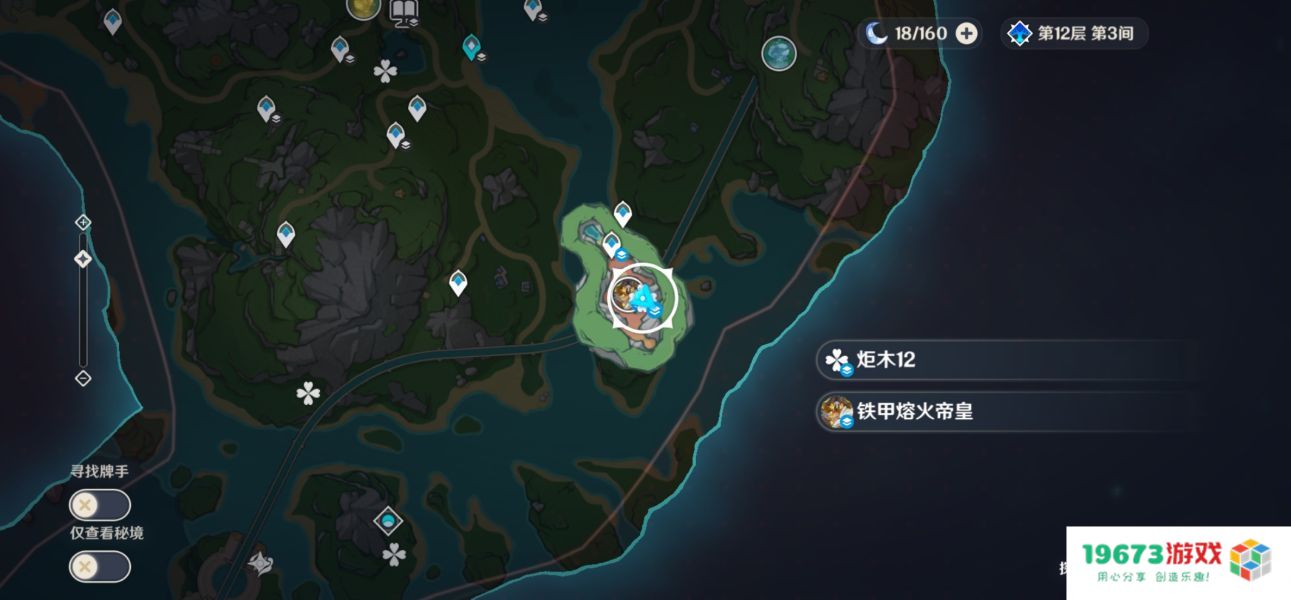Toggle the 寻找牌手 switch
Screen dimensions: 1291x600
99,505
